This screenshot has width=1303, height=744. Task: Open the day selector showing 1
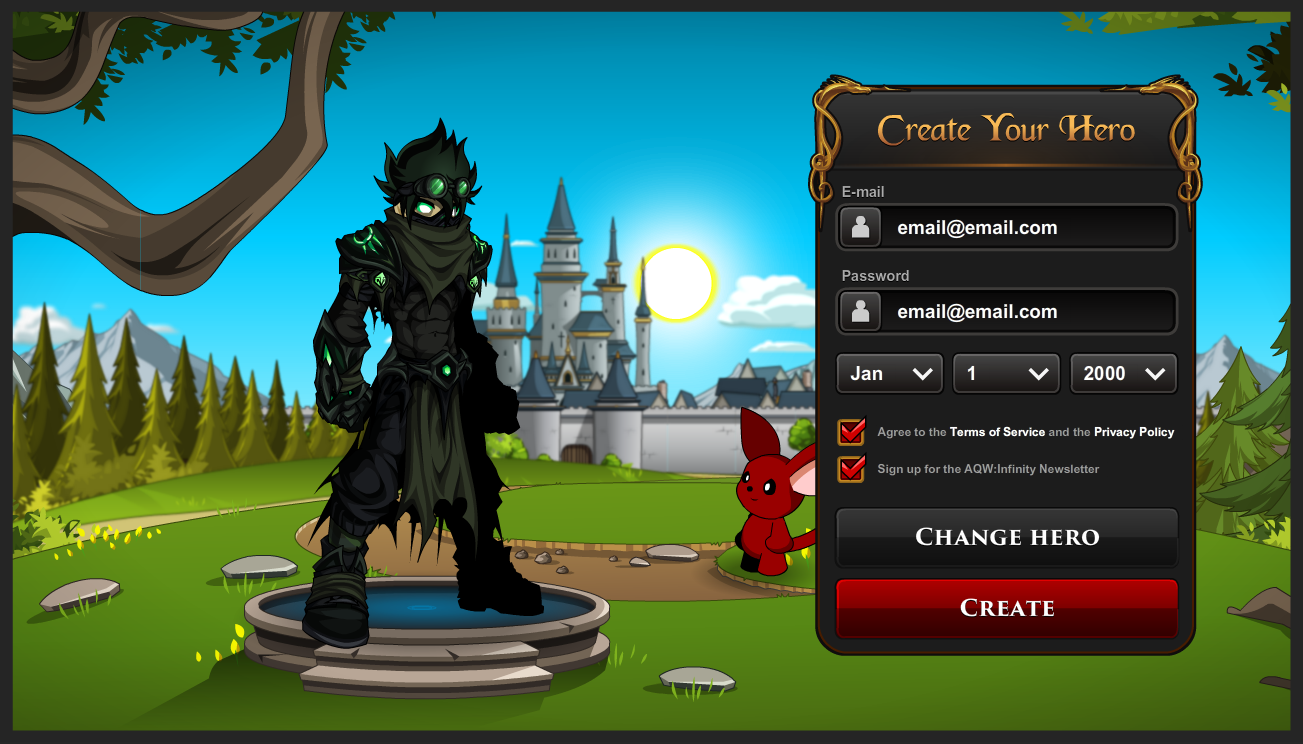point(1006,373)
